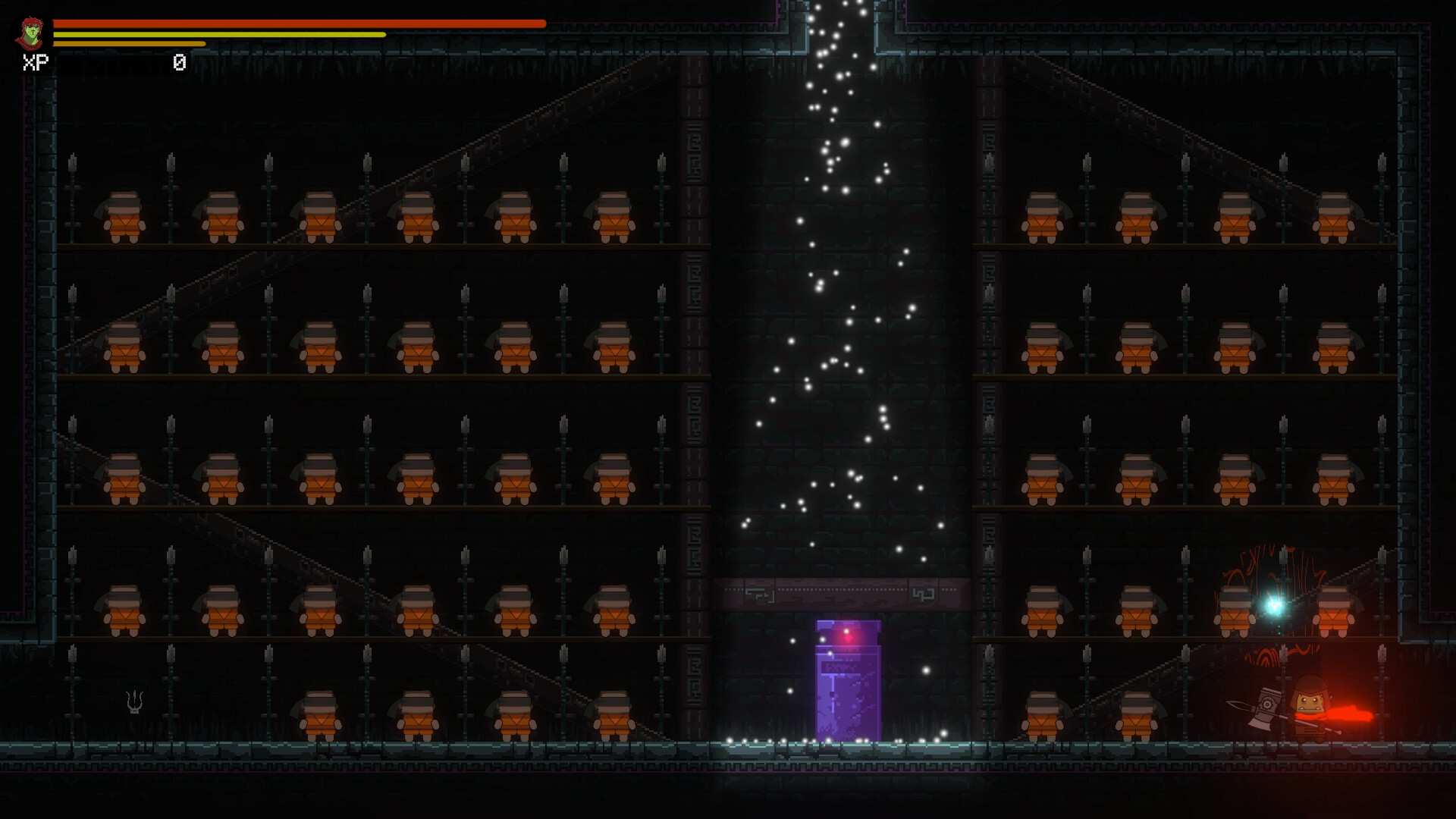Click the purple prison door

point(848,690)
